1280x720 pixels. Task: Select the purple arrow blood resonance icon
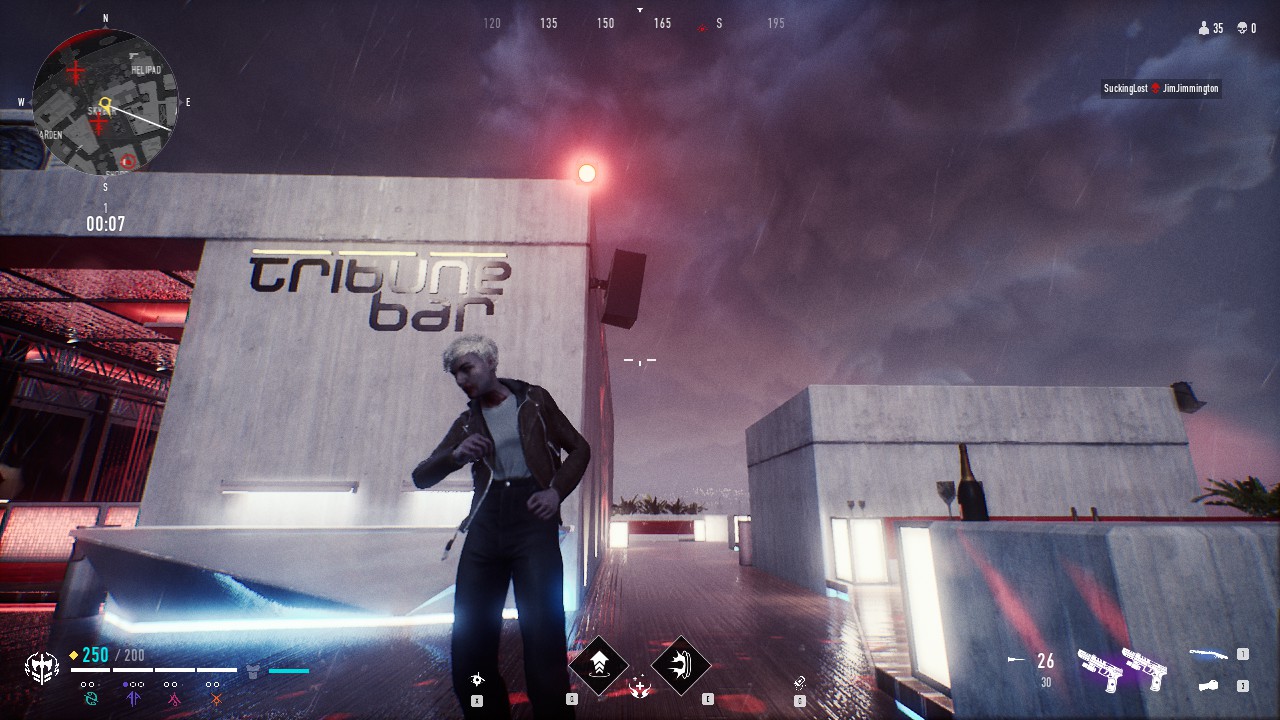tap(131, 696)
